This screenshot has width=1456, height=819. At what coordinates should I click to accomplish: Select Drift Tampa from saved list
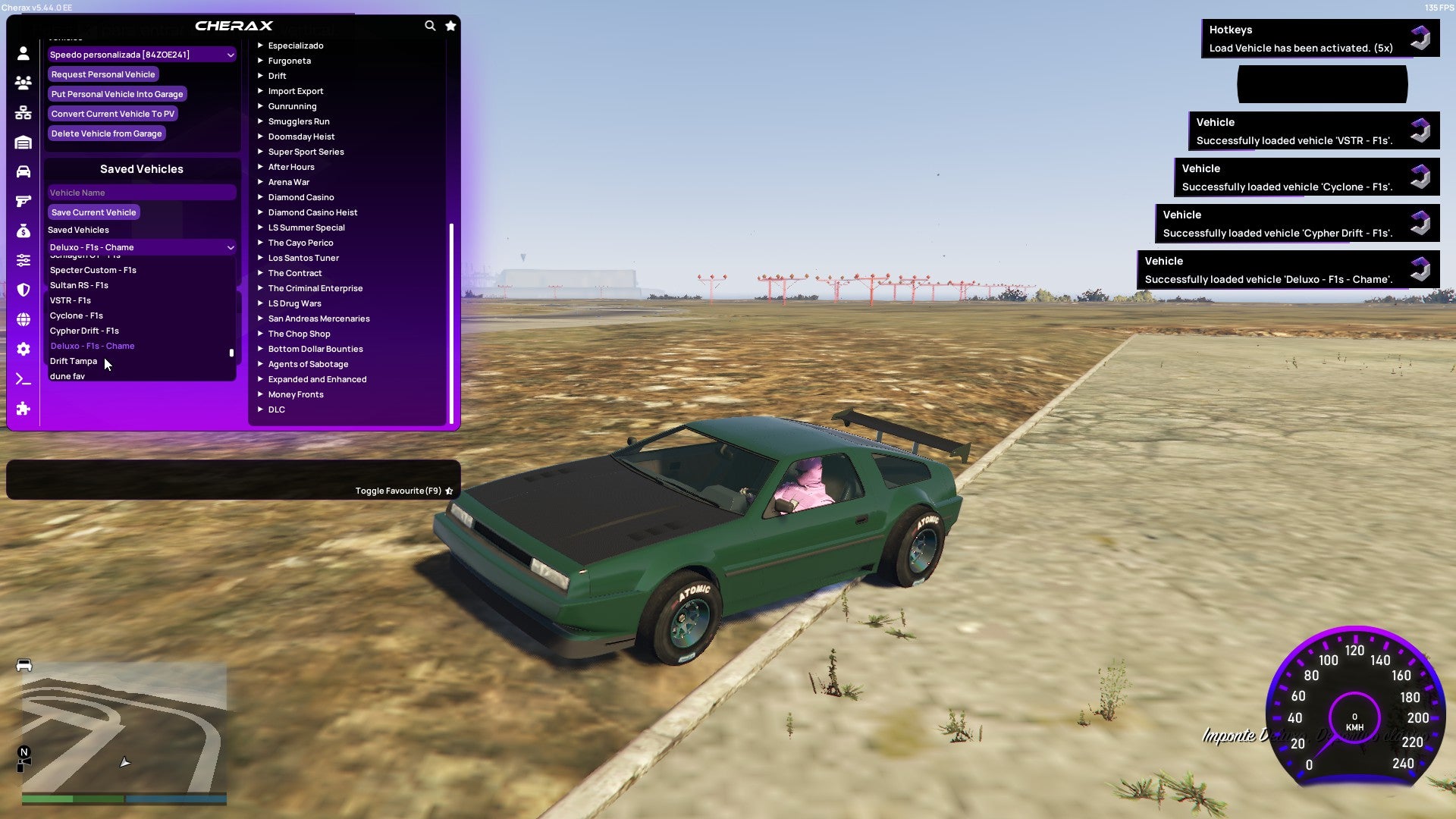pyautogui.click(x=74, y=361)
